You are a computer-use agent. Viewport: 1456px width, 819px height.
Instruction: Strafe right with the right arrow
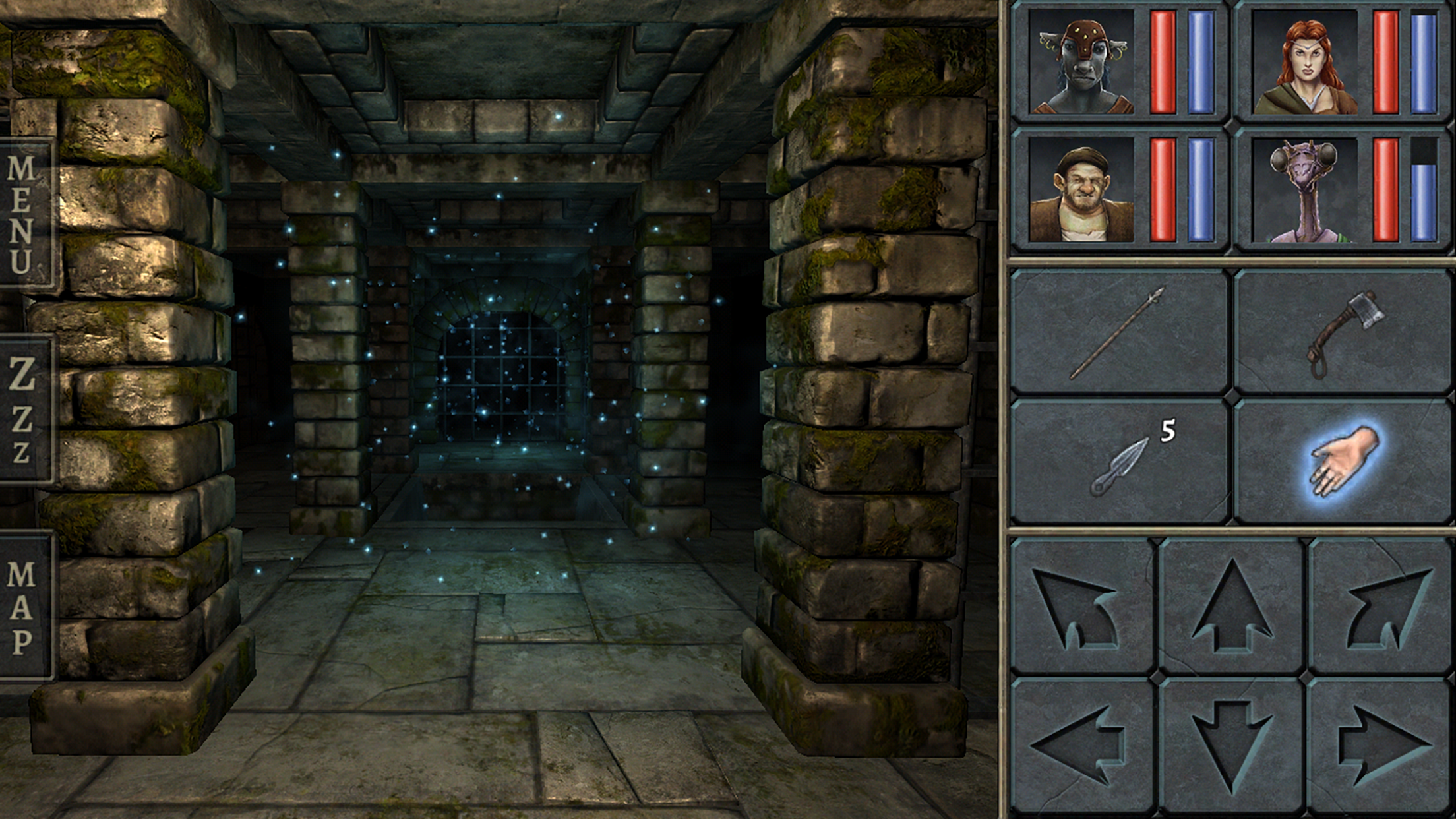(x=1381, y=746)
